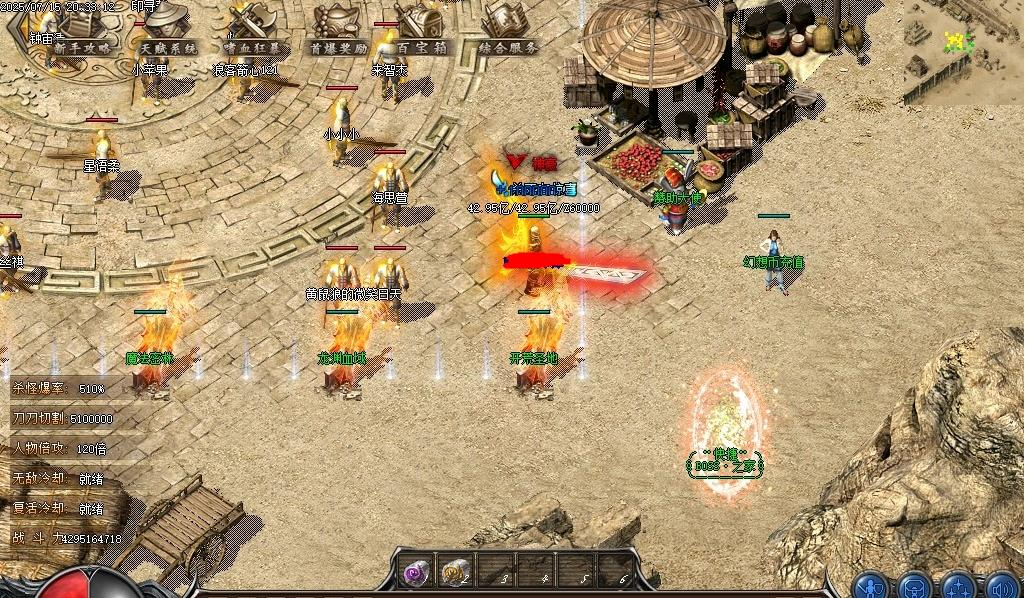This screenshot has height=598, width=1033.
Task: Open the character panel round blue button
Action: [x=873, y=586]
